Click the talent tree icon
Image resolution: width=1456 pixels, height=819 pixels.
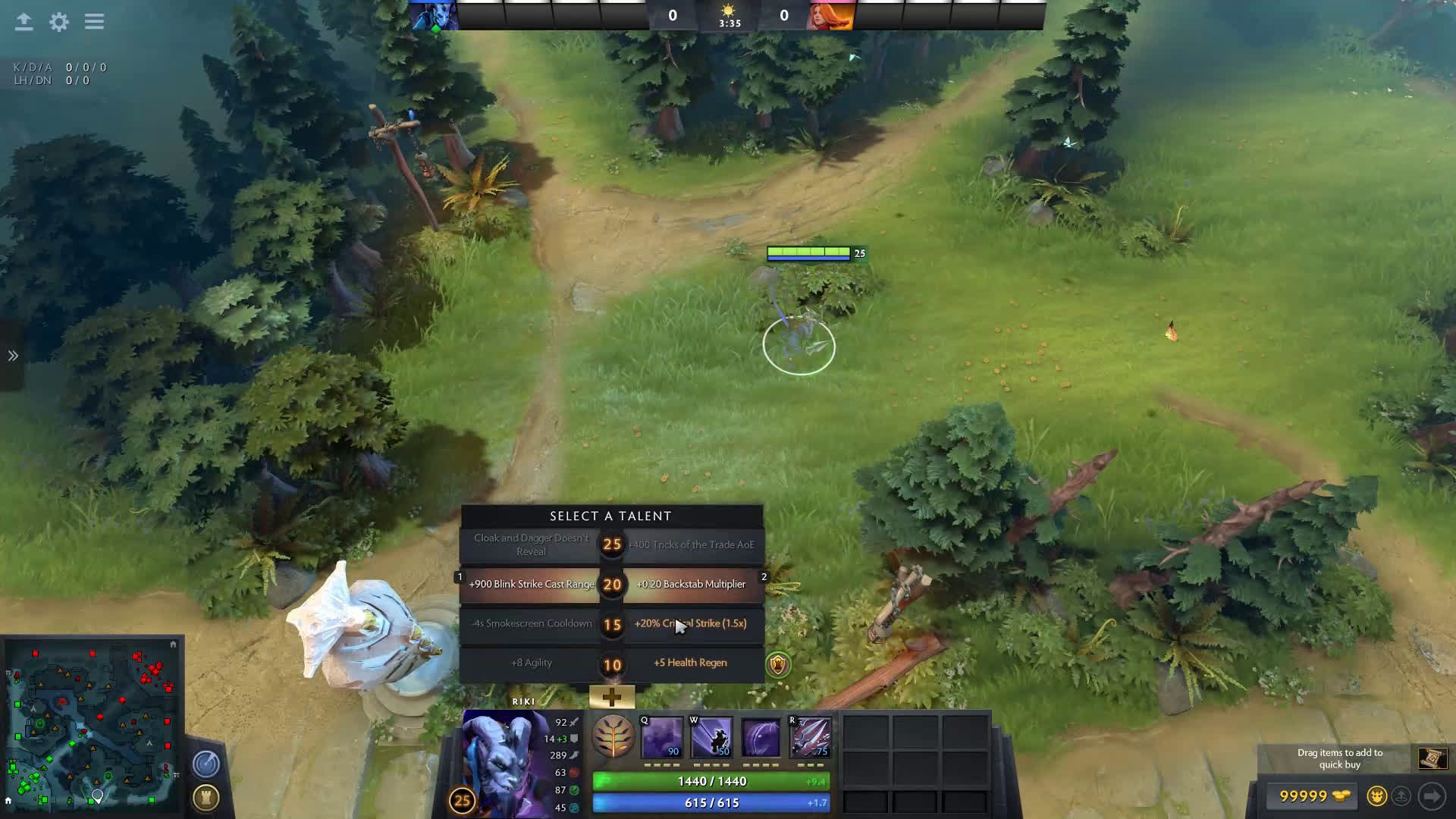click(x=613, y=736)
